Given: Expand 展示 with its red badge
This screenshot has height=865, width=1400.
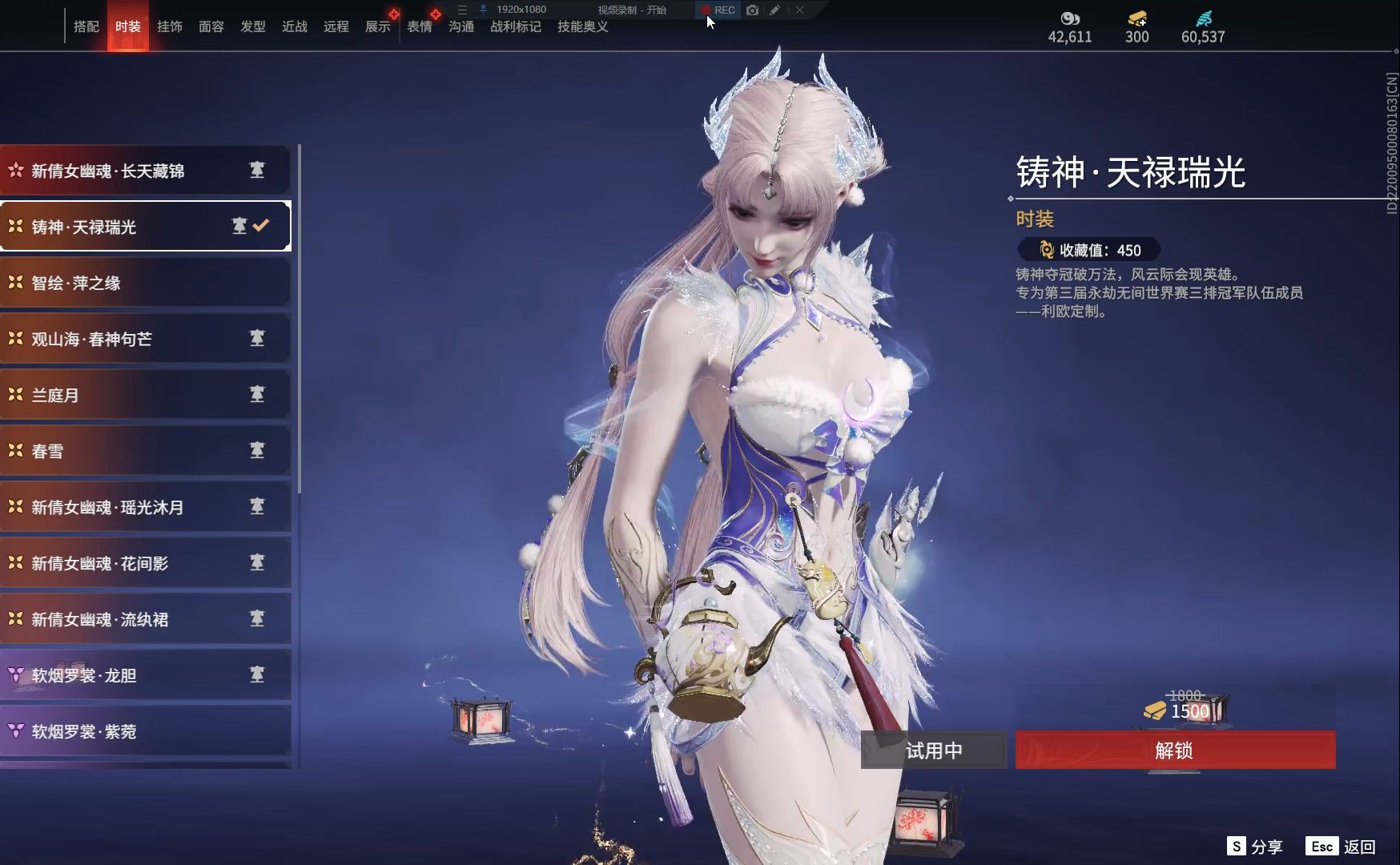Looking at the screenshot, I should click(x=377, y=26).
